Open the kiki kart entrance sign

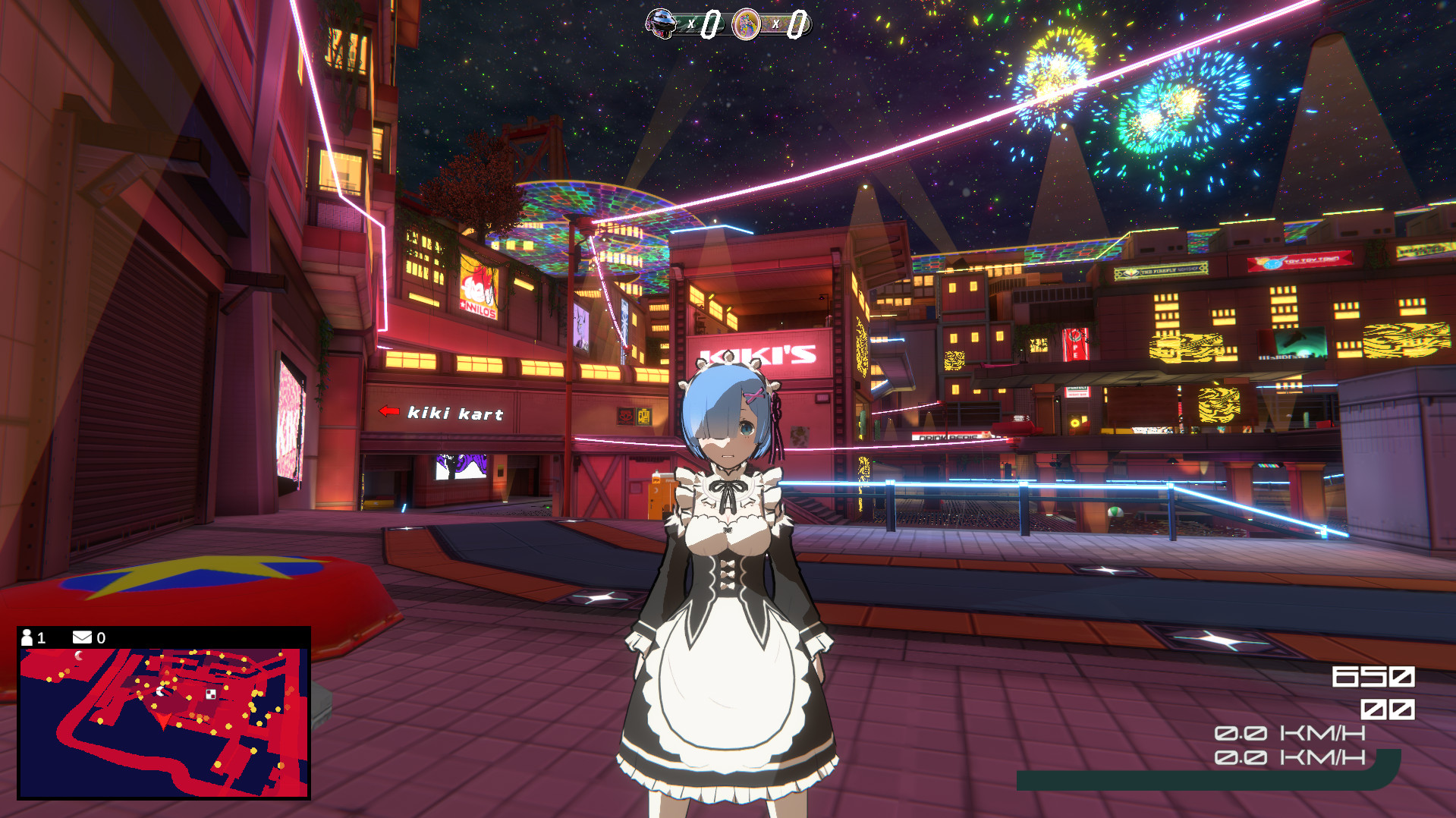coord(455,414)
